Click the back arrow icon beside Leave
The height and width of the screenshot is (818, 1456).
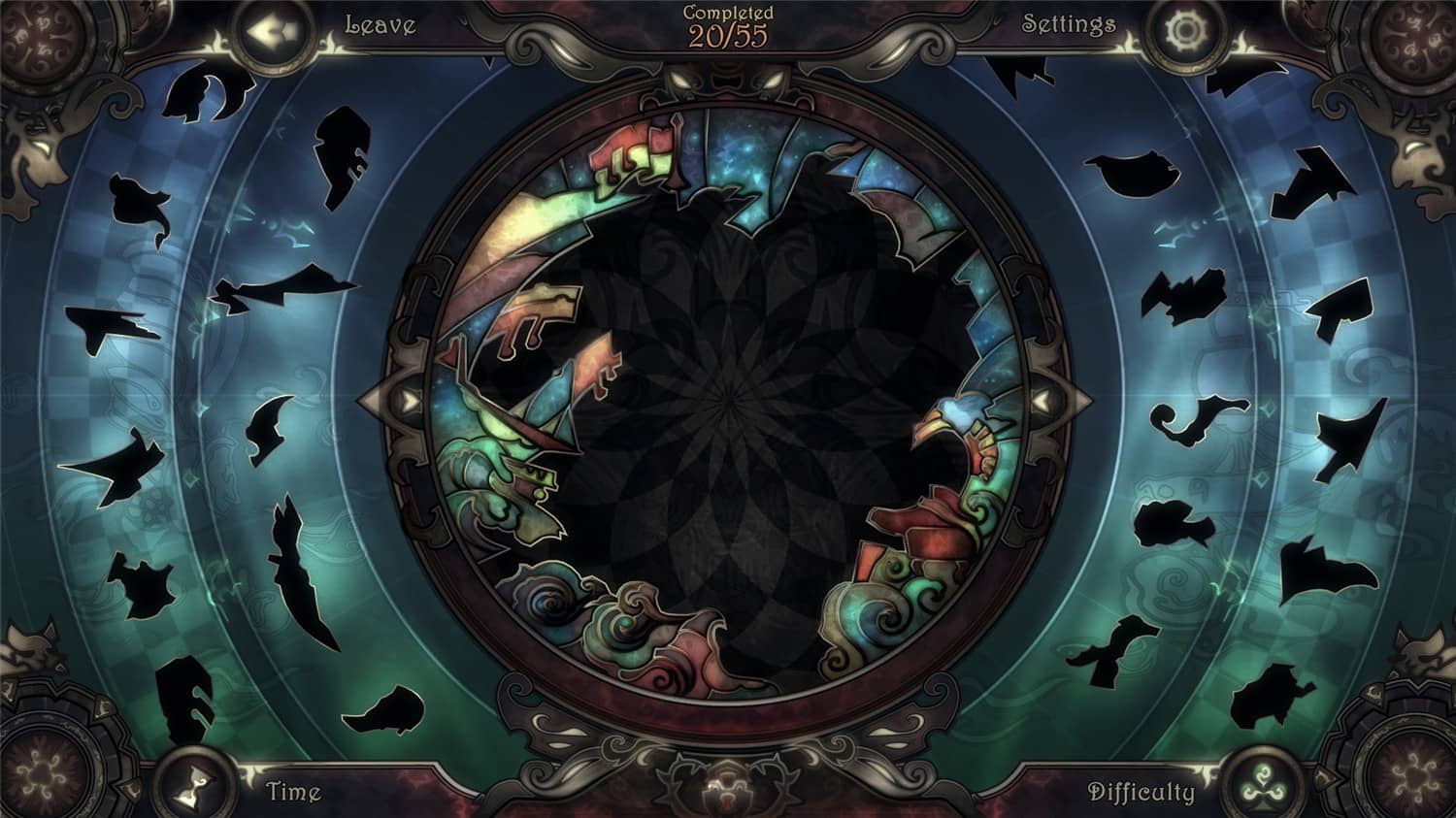point(273,30)
